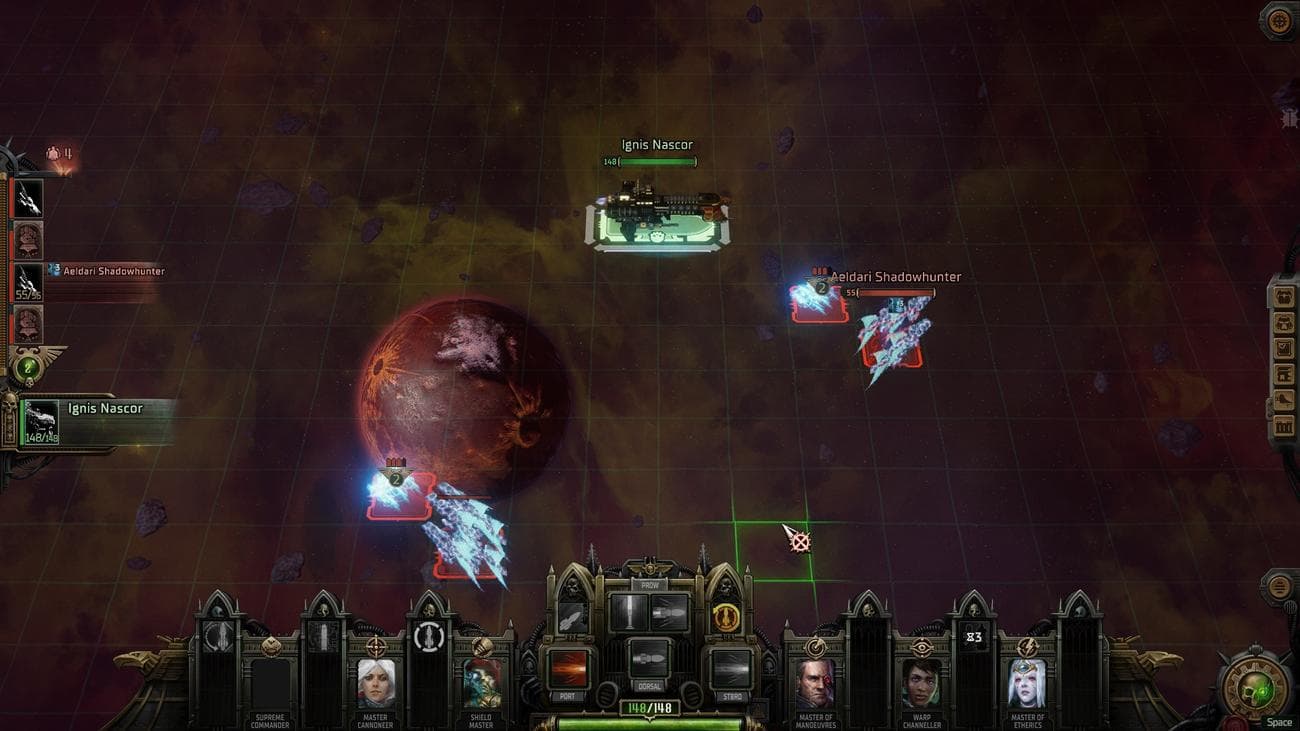
Task: Click the Ignis Nascor health bar at bottom
Action: 649,717
